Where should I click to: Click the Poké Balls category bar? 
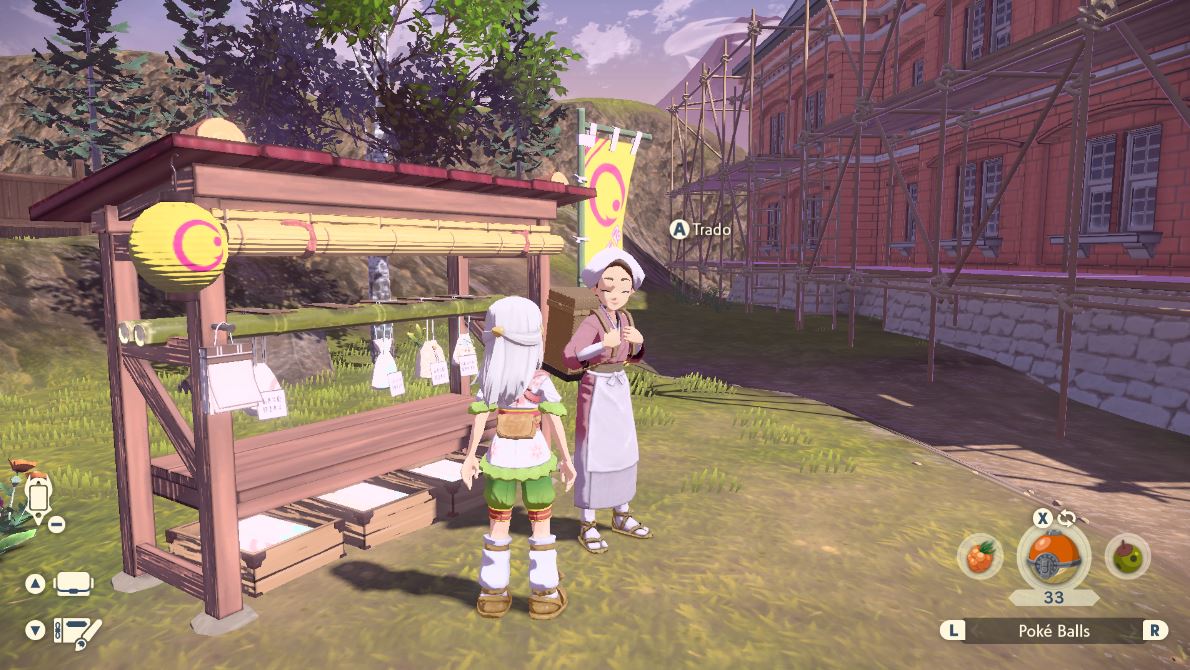(x=1054, y=630)
